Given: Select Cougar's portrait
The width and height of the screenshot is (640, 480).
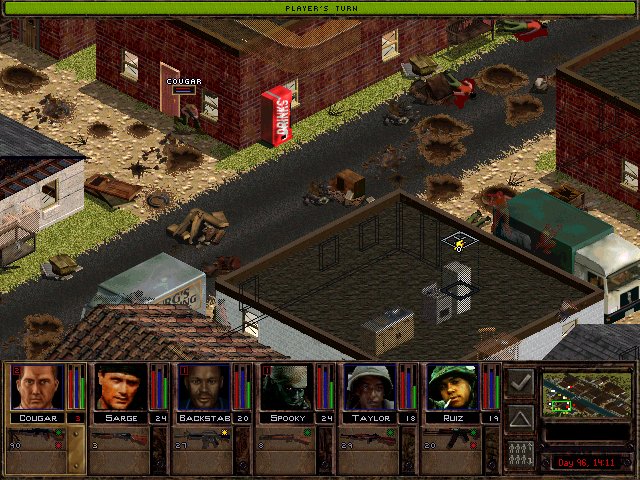Looking at the screenshot, I should click(x=37, y=386).
